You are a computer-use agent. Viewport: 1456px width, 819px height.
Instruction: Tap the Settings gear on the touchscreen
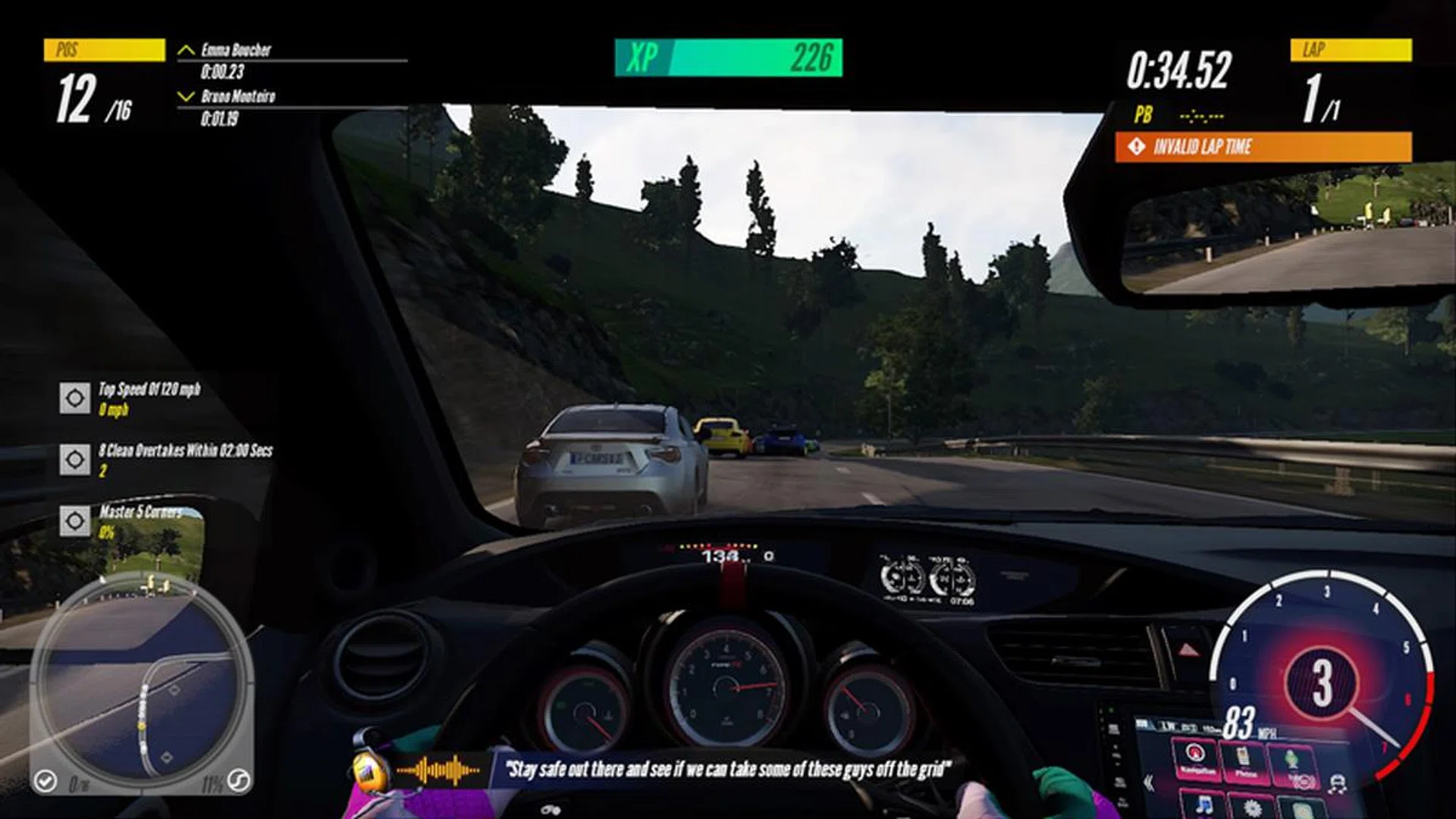click(1253, 808)
